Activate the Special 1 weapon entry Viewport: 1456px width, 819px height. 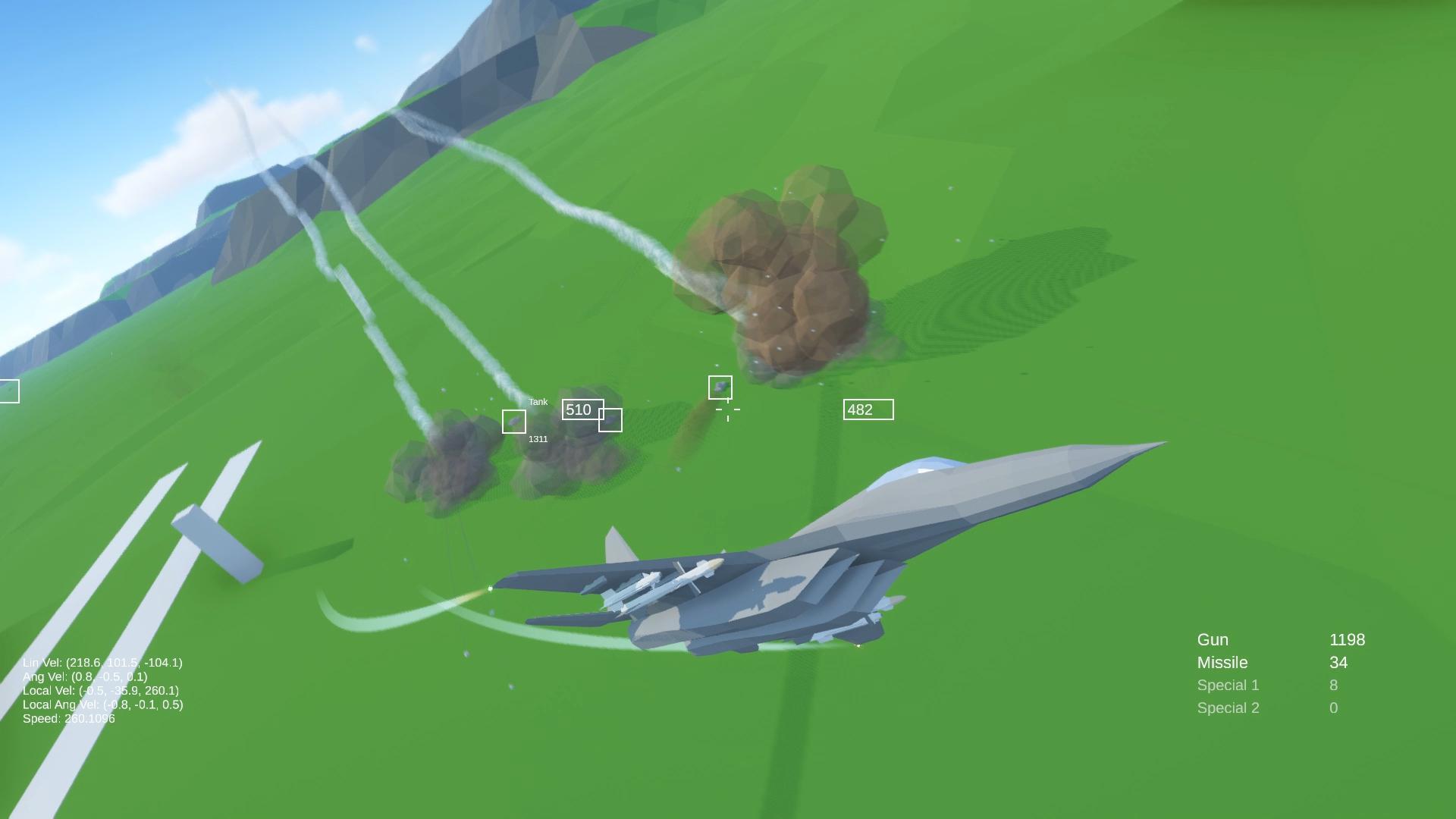tap(1228, 685)
